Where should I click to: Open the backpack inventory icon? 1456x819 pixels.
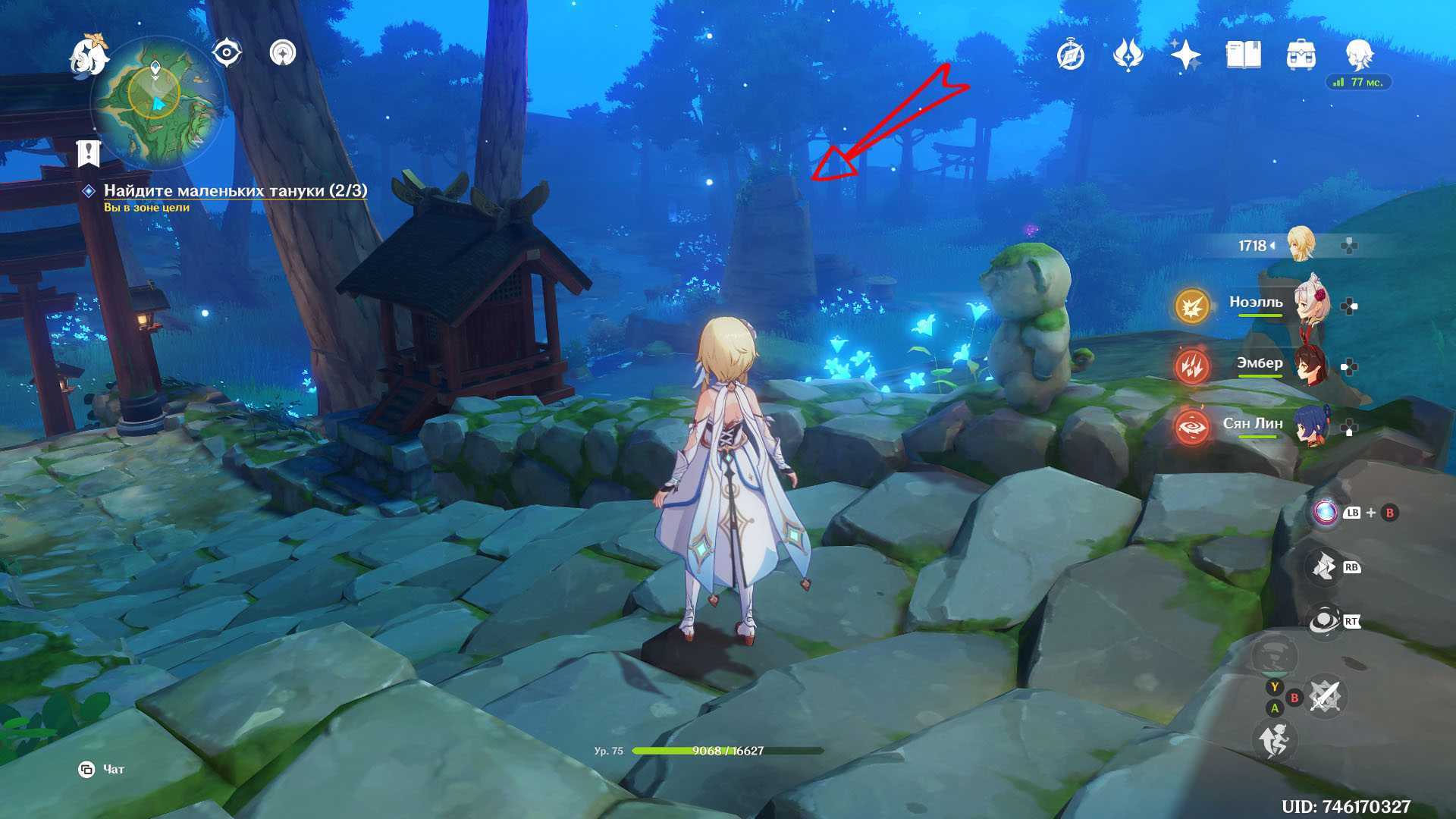[x=1301, y=55]
